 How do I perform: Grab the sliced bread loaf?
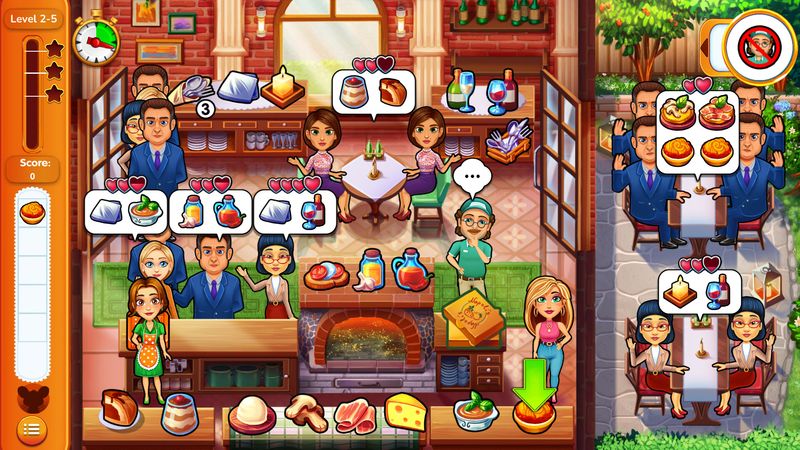119,407
